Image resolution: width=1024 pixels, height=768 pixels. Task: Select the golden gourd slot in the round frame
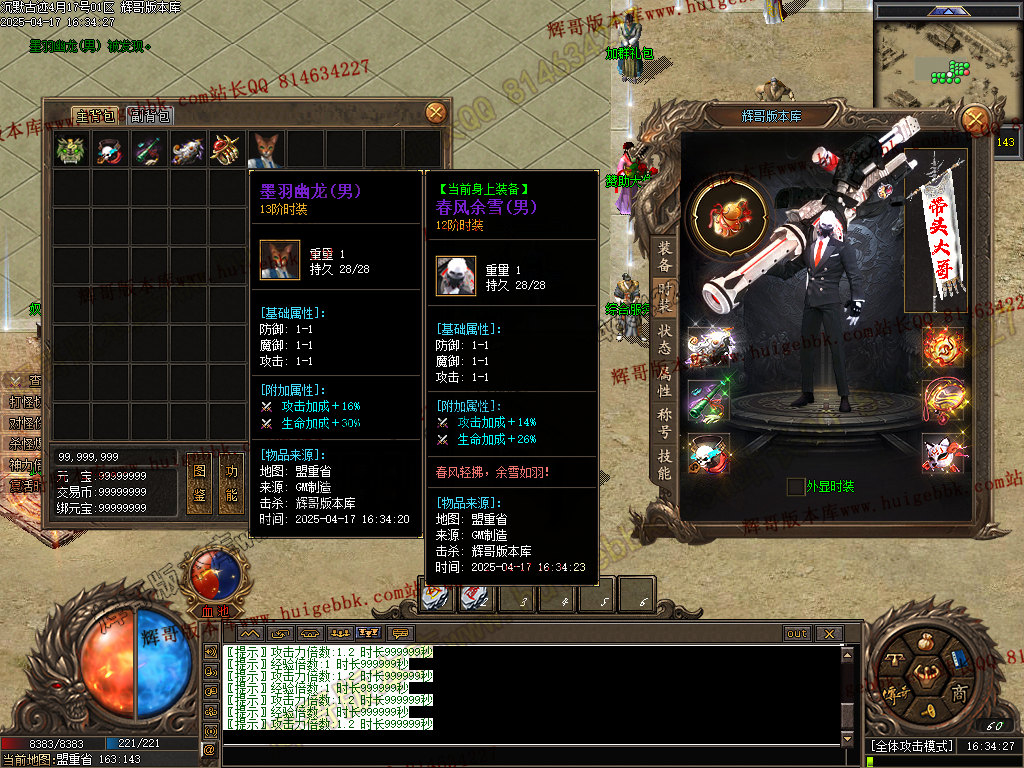727,215
